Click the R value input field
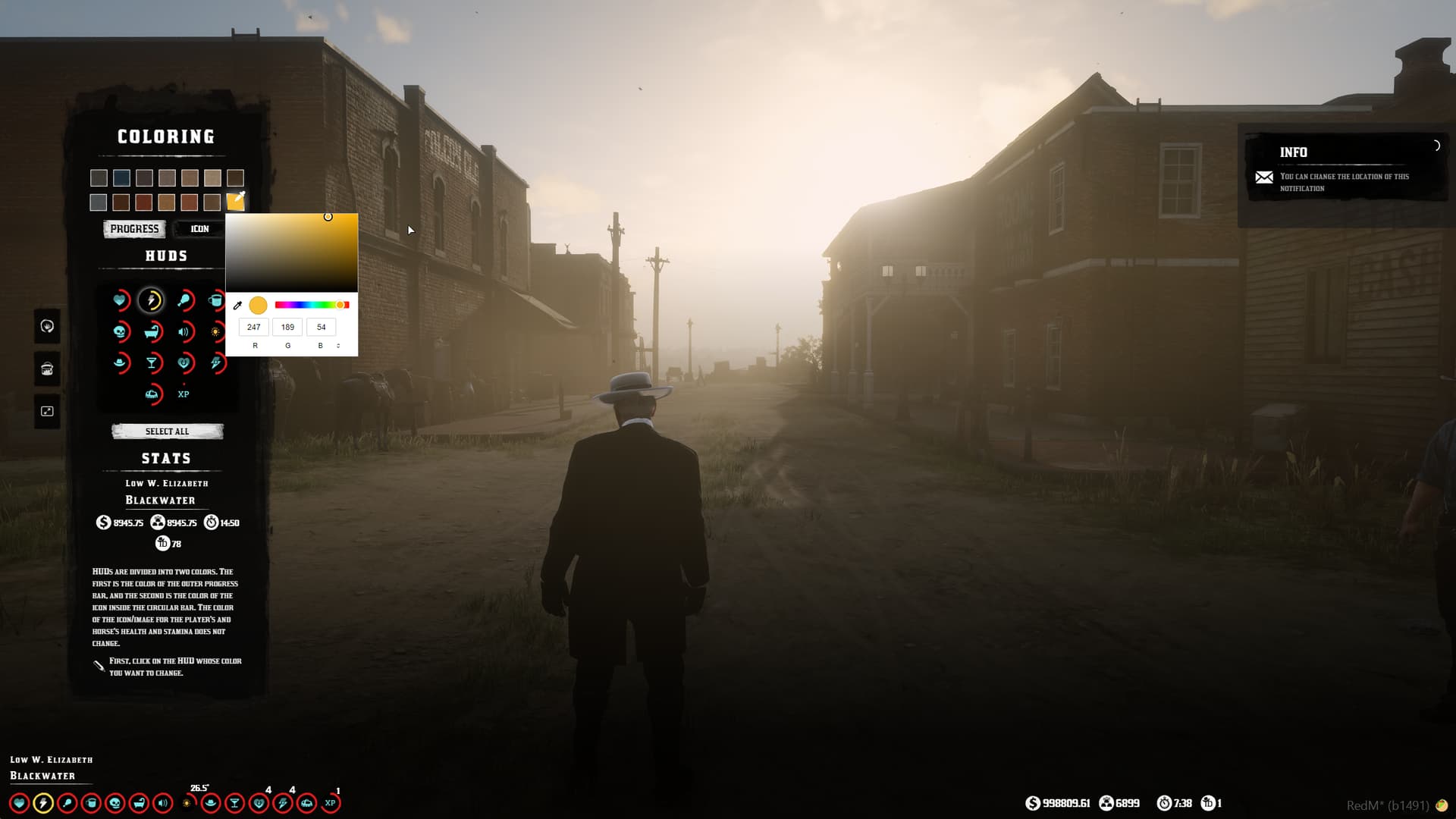The width and height of the screenshot is (1456, 819). 253,327
